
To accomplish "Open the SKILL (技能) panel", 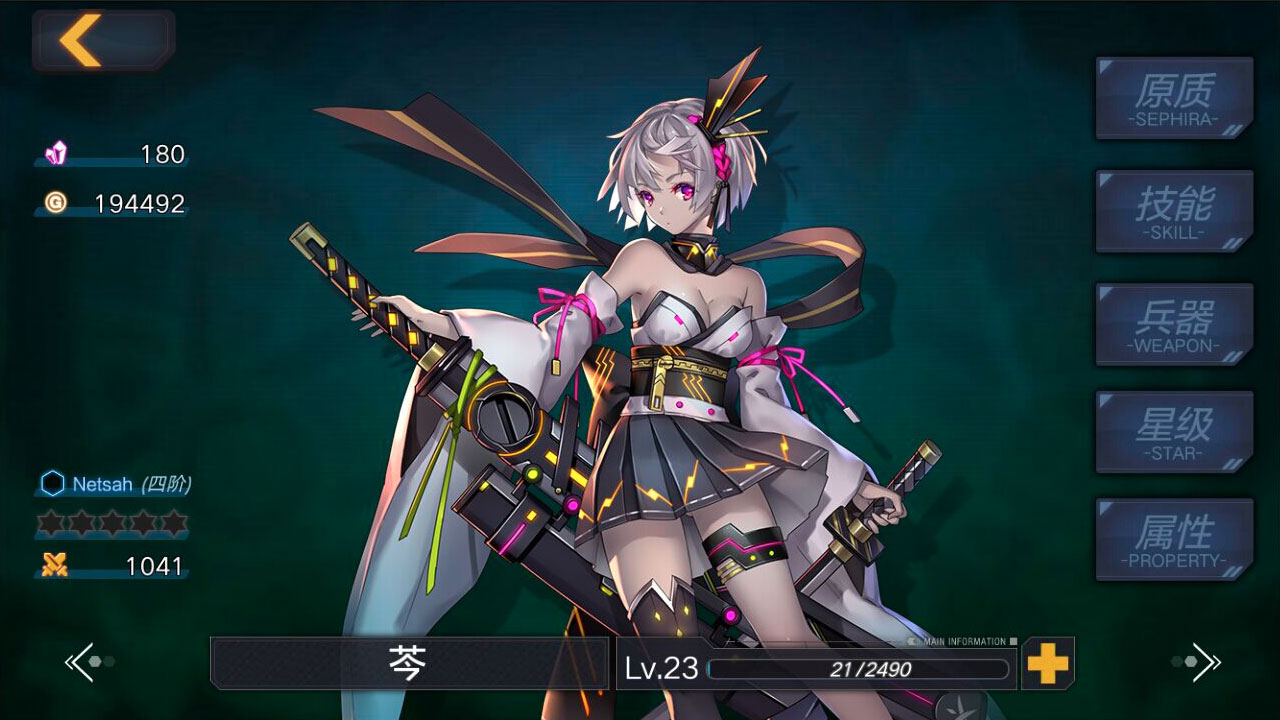I will [1173, 210].
